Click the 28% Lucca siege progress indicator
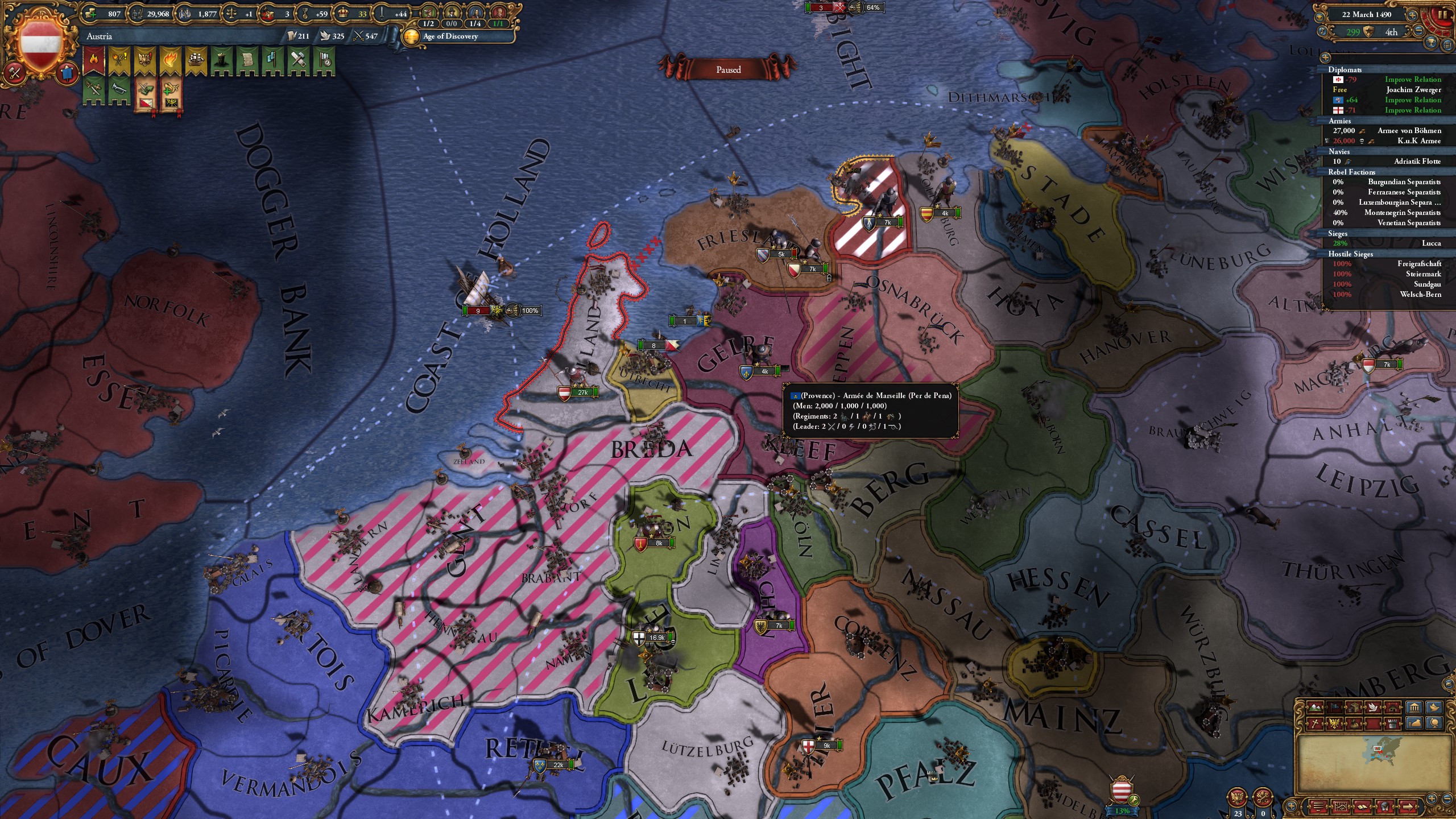This screenshot has width=1456, height=819. pos(1341,243)
